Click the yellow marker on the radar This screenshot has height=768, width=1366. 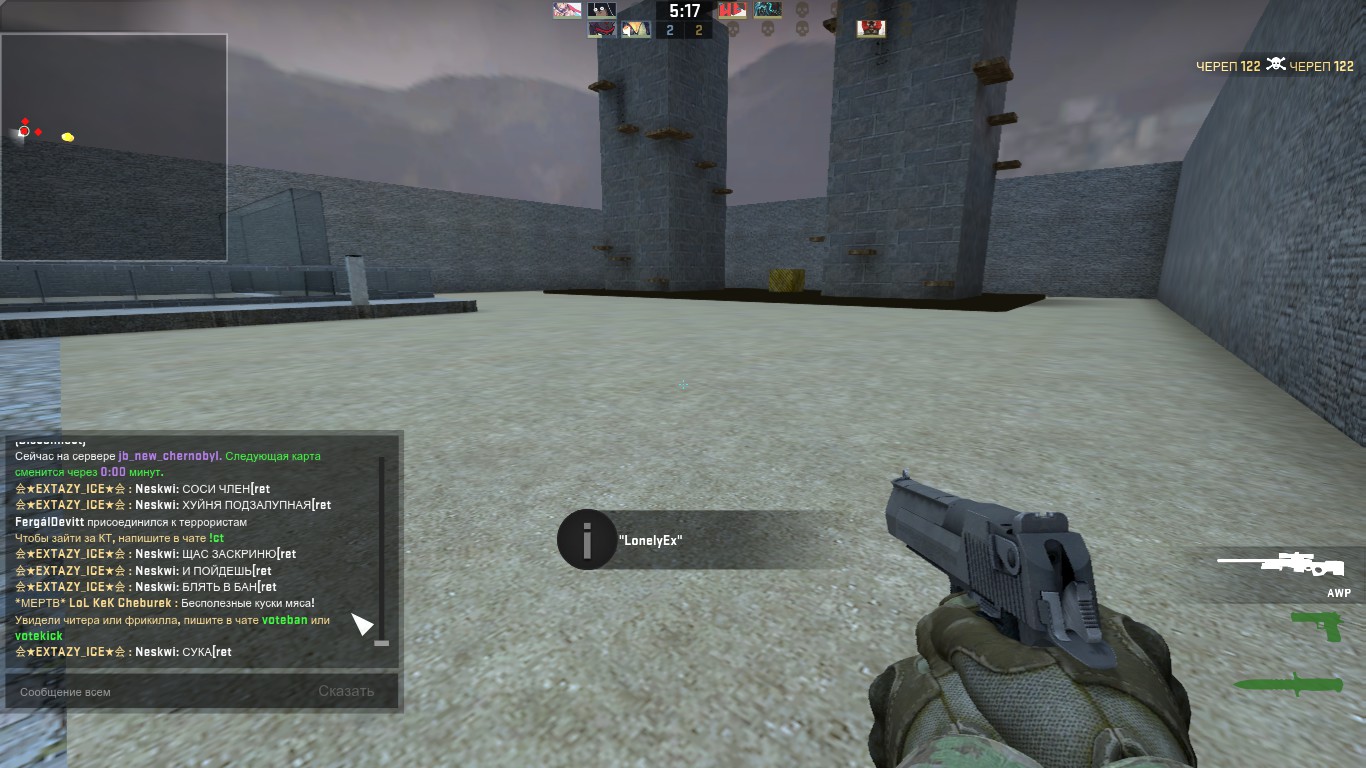(x=68, y=137)
